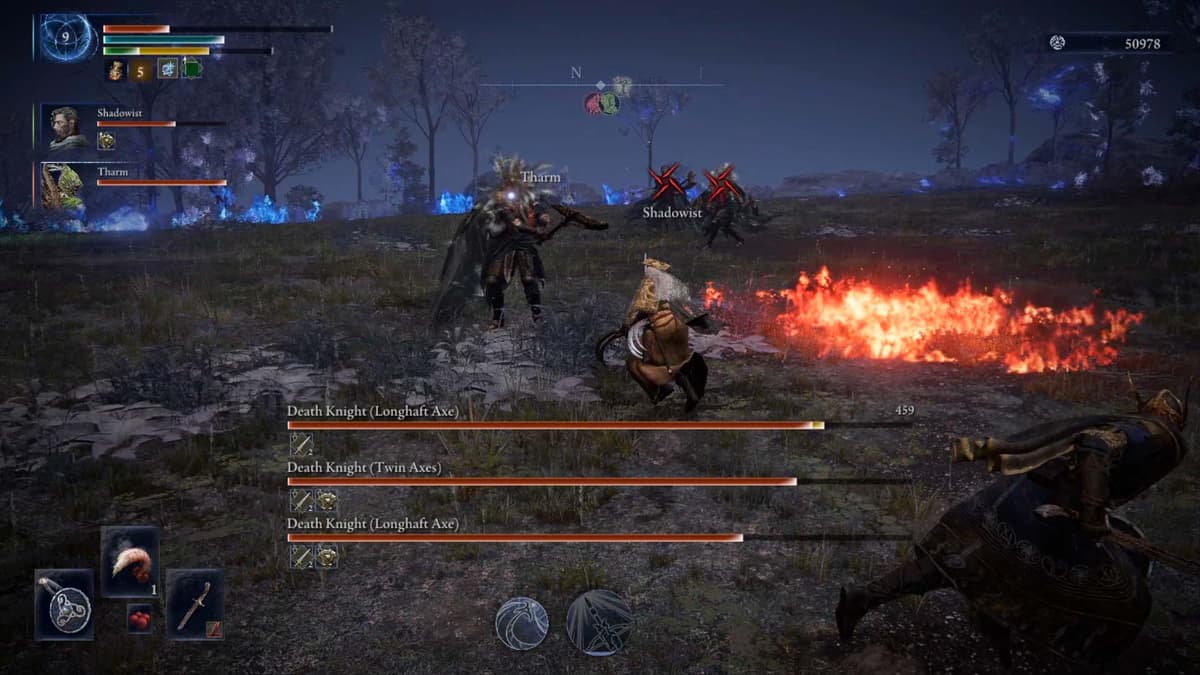Select Shadowist's teammate portrait

point(67,128)
